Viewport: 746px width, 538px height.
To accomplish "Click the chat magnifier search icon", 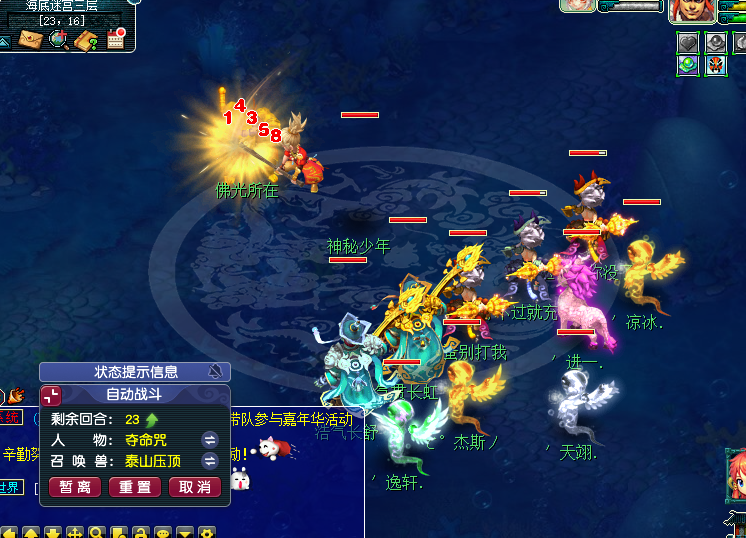I will coord(97,532).
